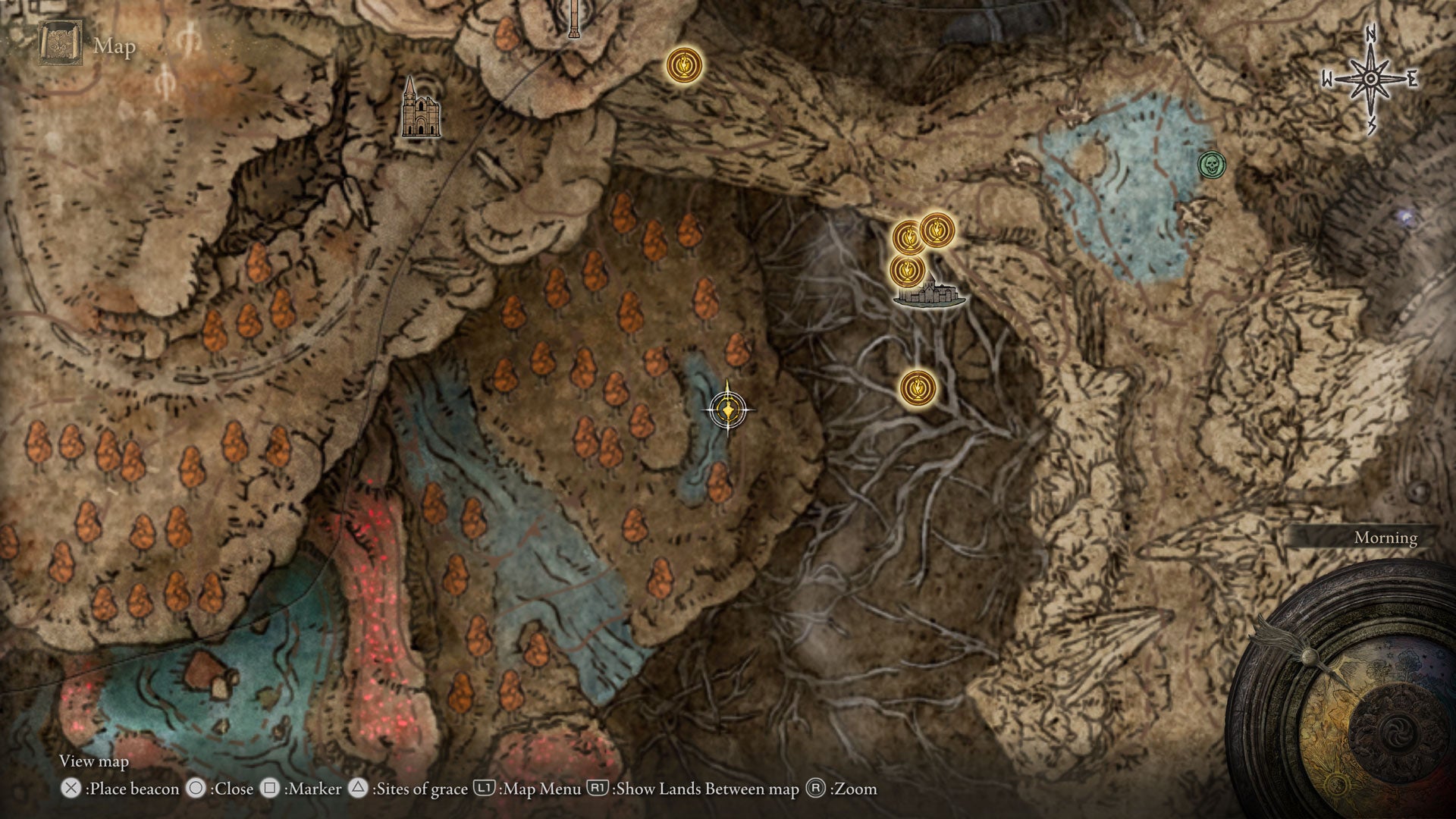The height and width of the screenshot is (819, 1456).
Task: Click the Morning time-of-day indicator
Action: click(1386, 537)
